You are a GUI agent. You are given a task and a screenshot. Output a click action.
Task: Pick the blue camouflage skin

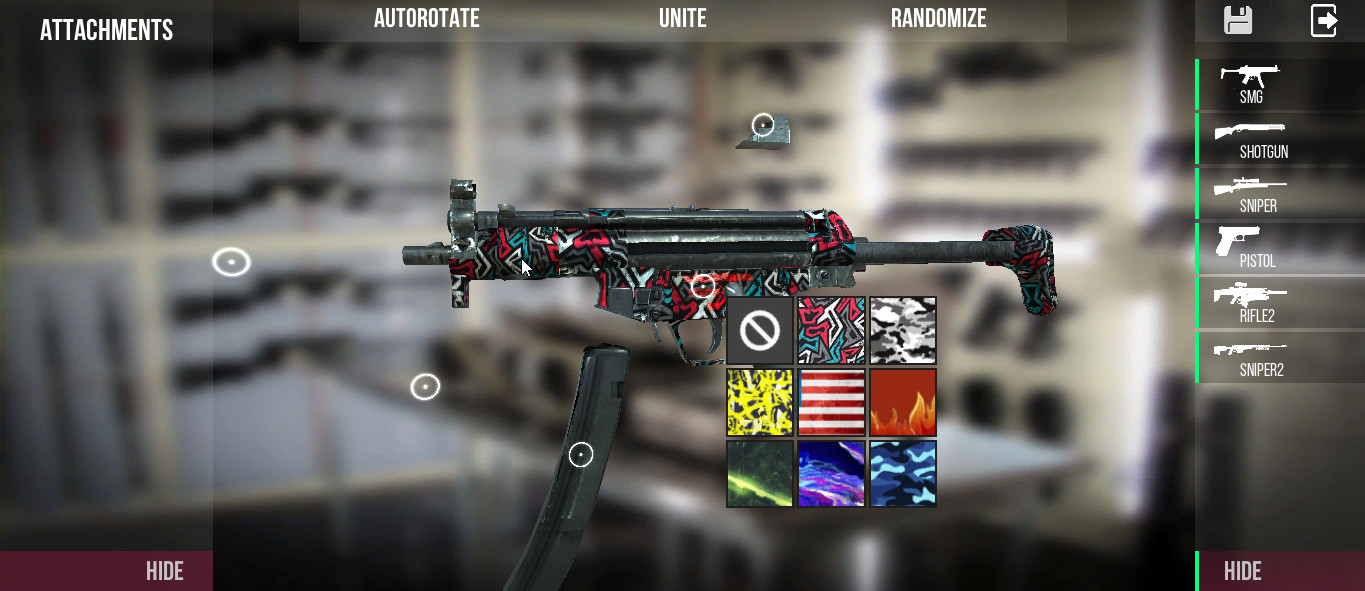click(x=903, y=474)
